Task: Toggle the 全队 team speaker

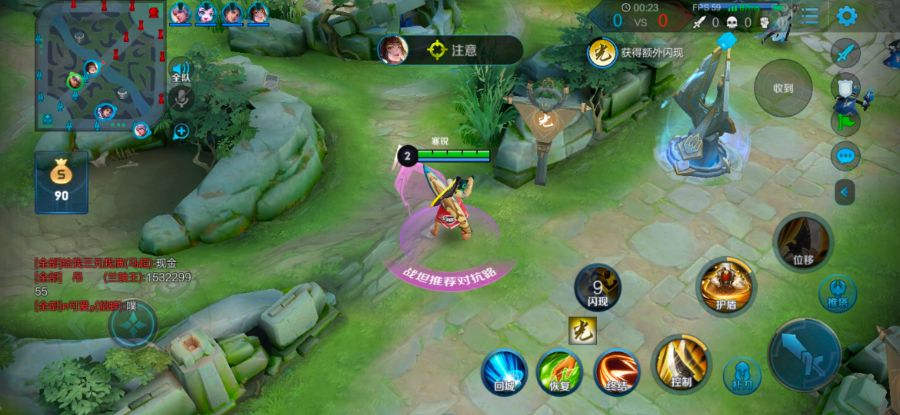Action: (x=180, y=72)
